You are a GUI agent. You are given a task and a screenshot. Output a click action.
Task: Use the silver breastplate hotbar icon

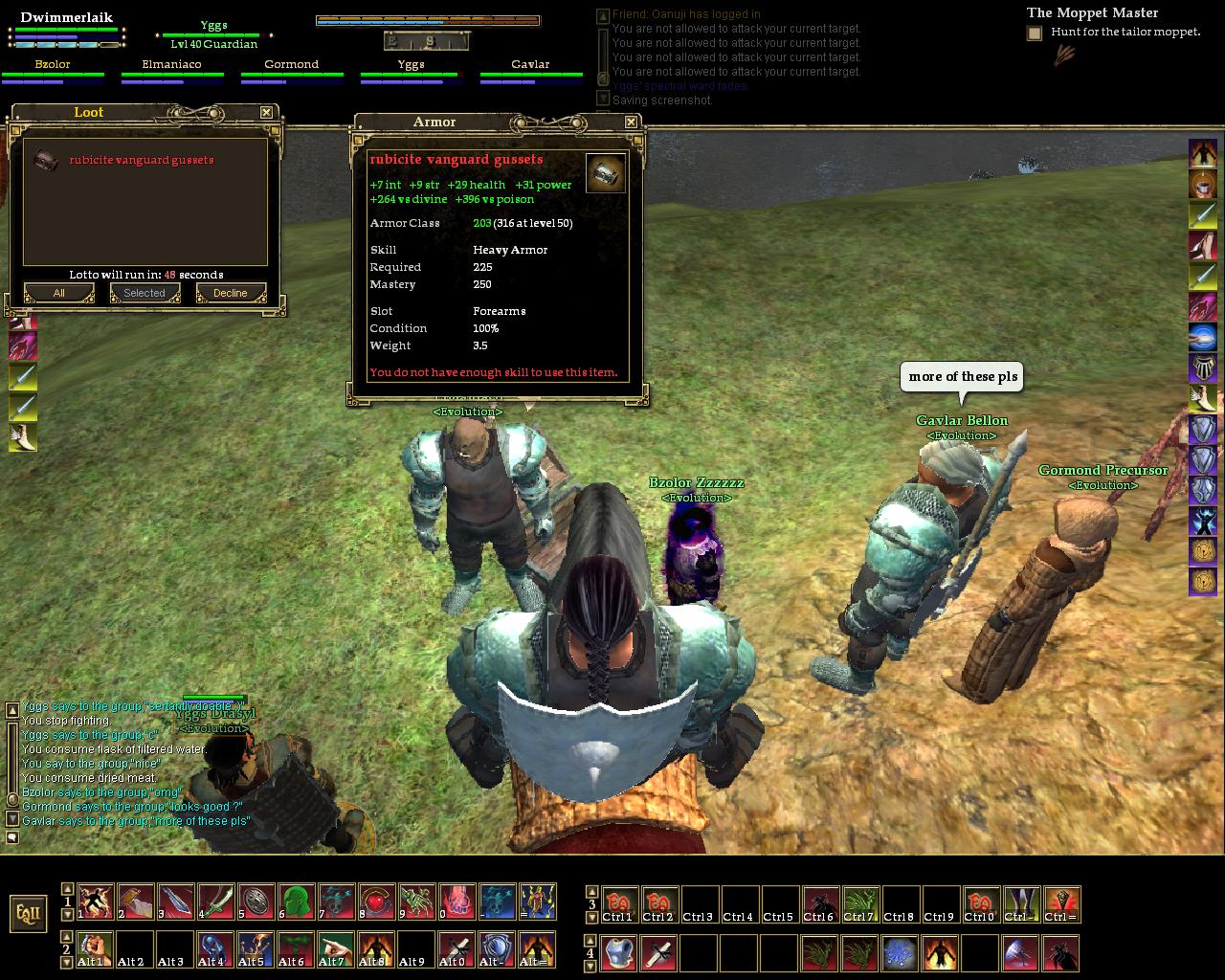[x=619, y=953]
